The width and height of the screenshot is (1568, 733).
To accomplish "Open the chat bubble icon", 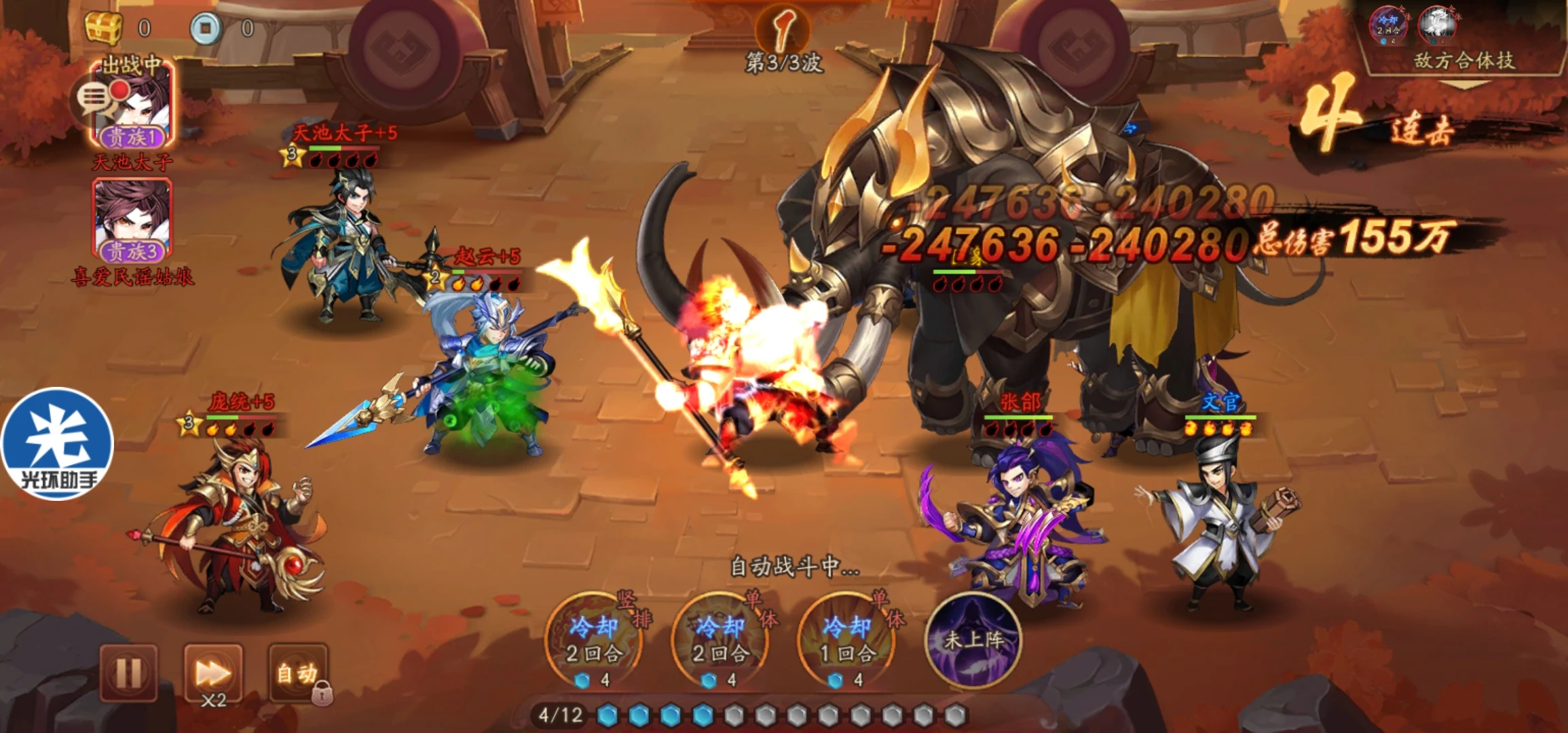I will (x=95, y=100).
